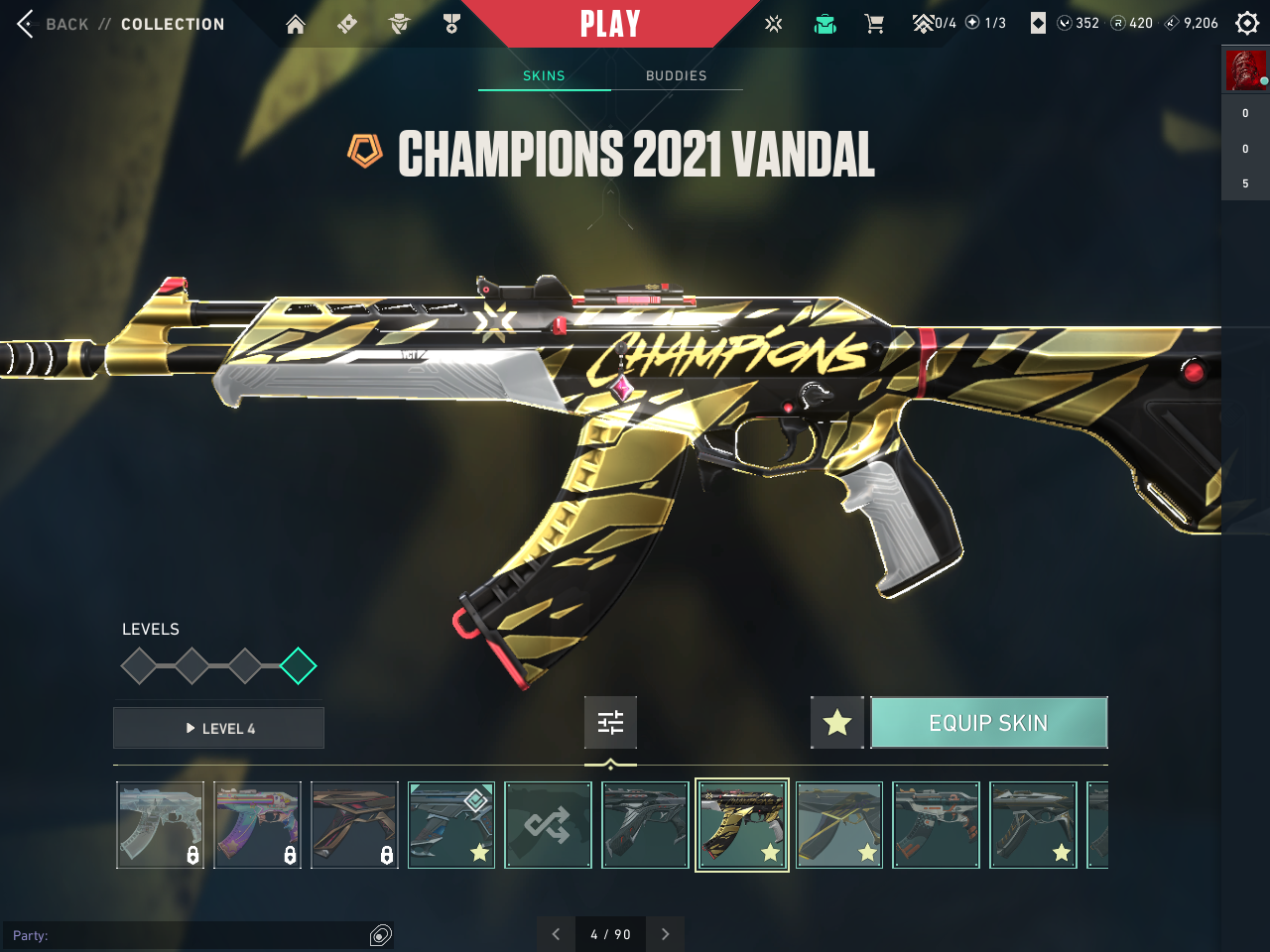This screenshot has width=1270, height=952.
Task: Equip the Champions 2021 Vandal skin
Action: [x=988, y=723]
